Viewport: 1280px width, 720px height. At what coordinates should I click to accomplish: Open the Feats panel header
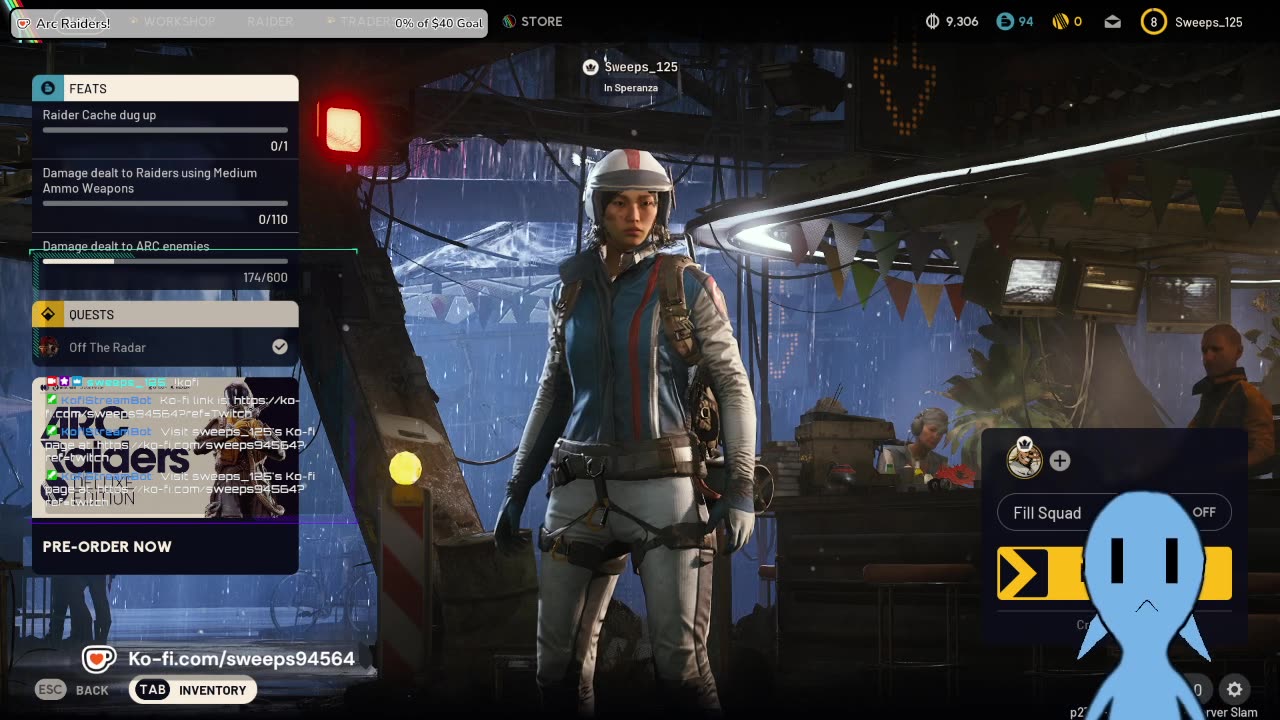(165, 88)
